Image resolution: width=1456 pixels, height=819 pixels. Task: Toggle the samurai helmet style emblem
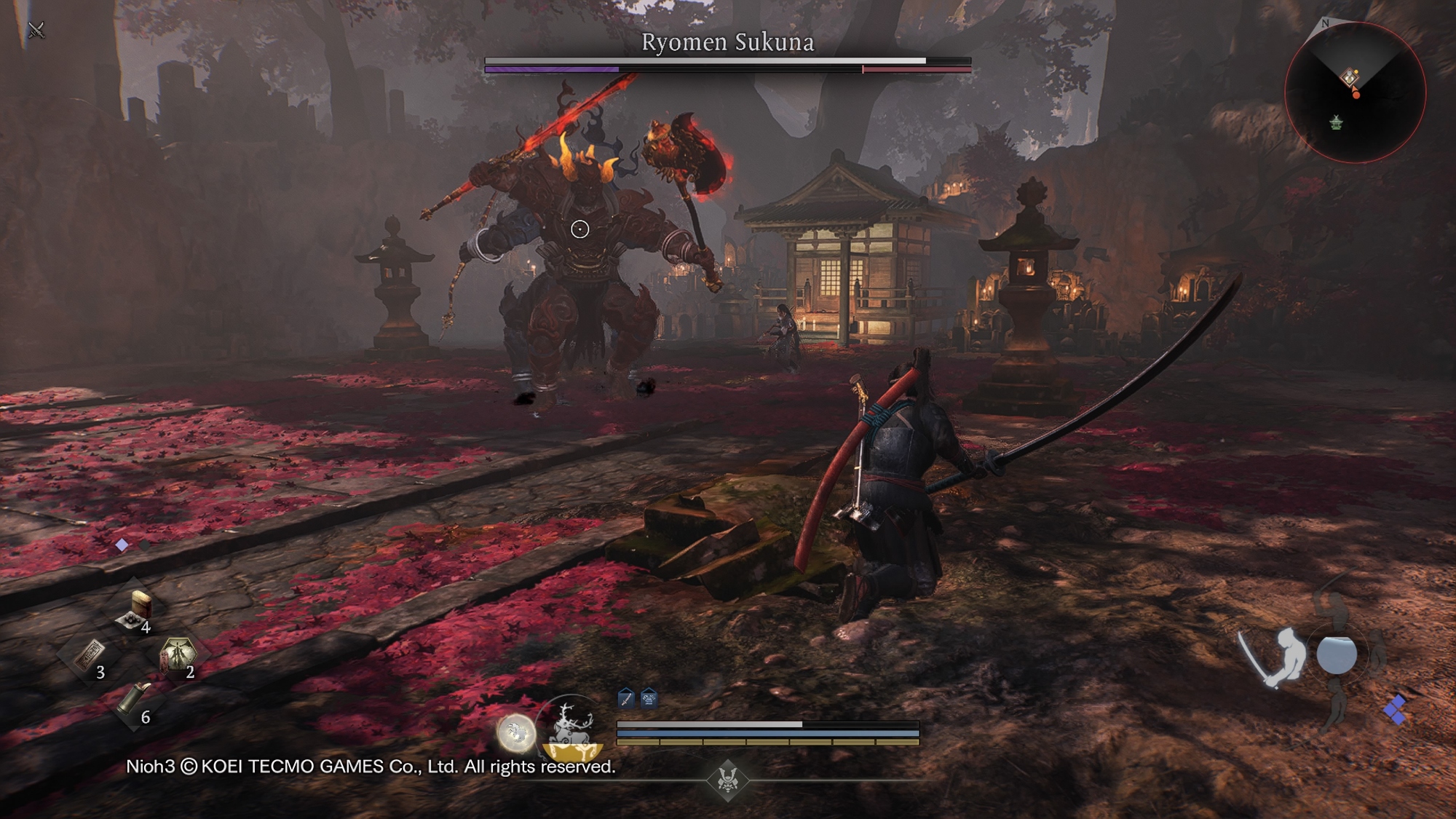coord(727,780)
